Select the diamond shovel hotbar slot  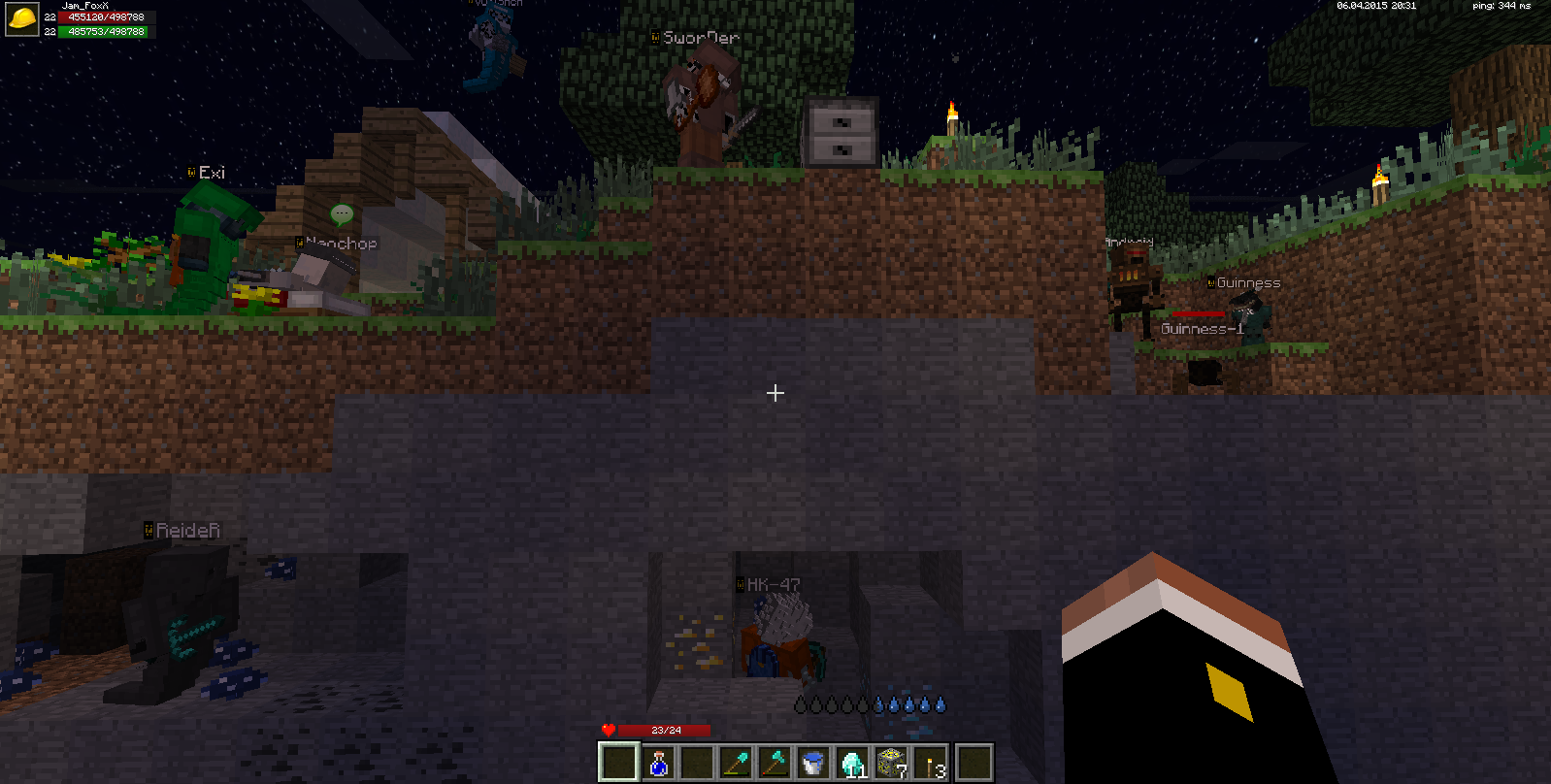coord(736,763)
